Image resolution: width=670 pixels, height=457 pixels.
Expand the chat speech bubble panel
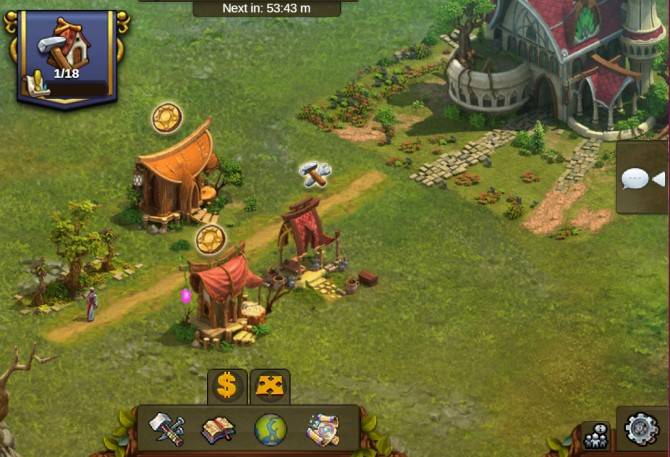pos(641,179)
